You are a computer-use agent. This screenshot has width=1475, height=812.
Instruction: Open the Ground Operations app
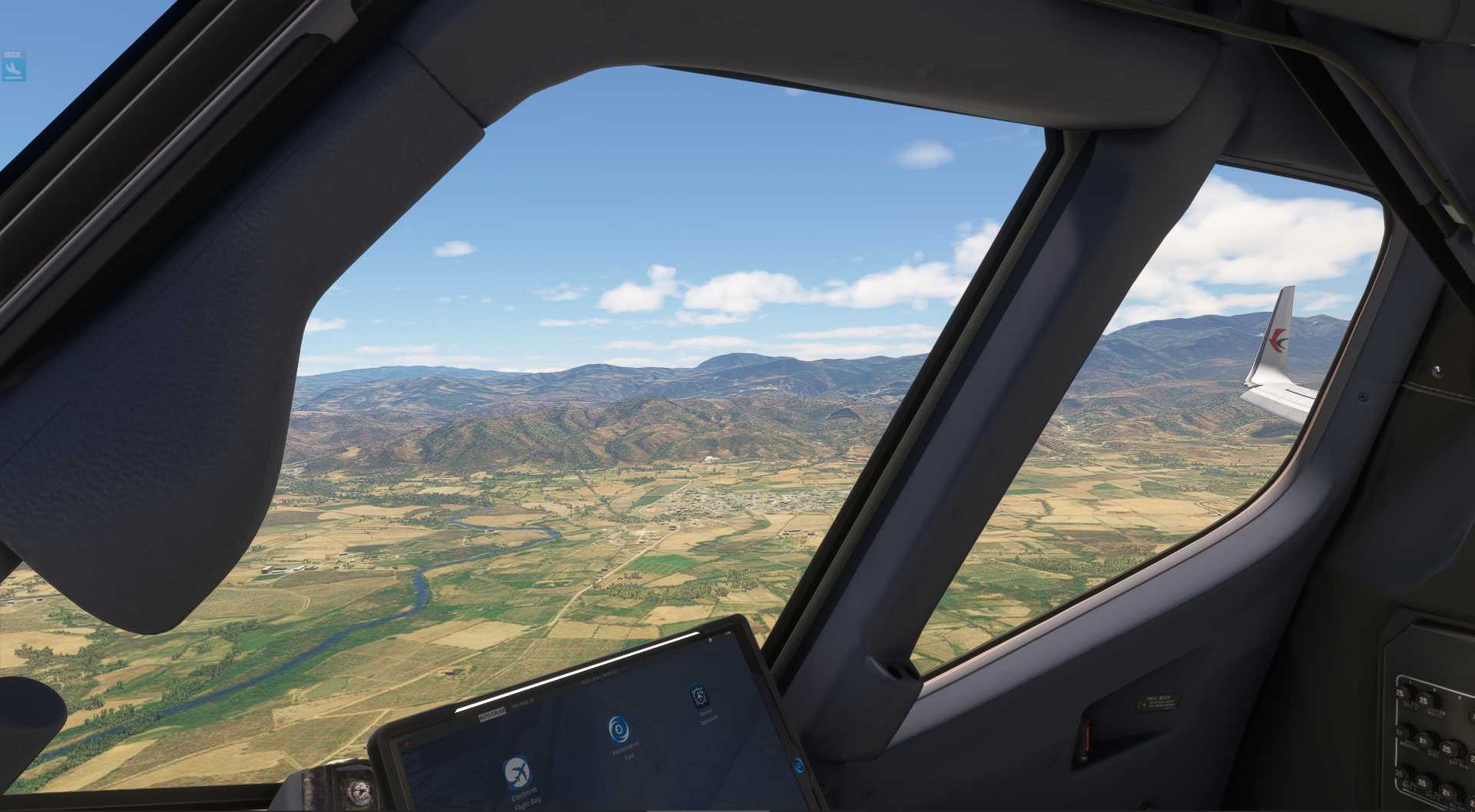tap(698, 694)
